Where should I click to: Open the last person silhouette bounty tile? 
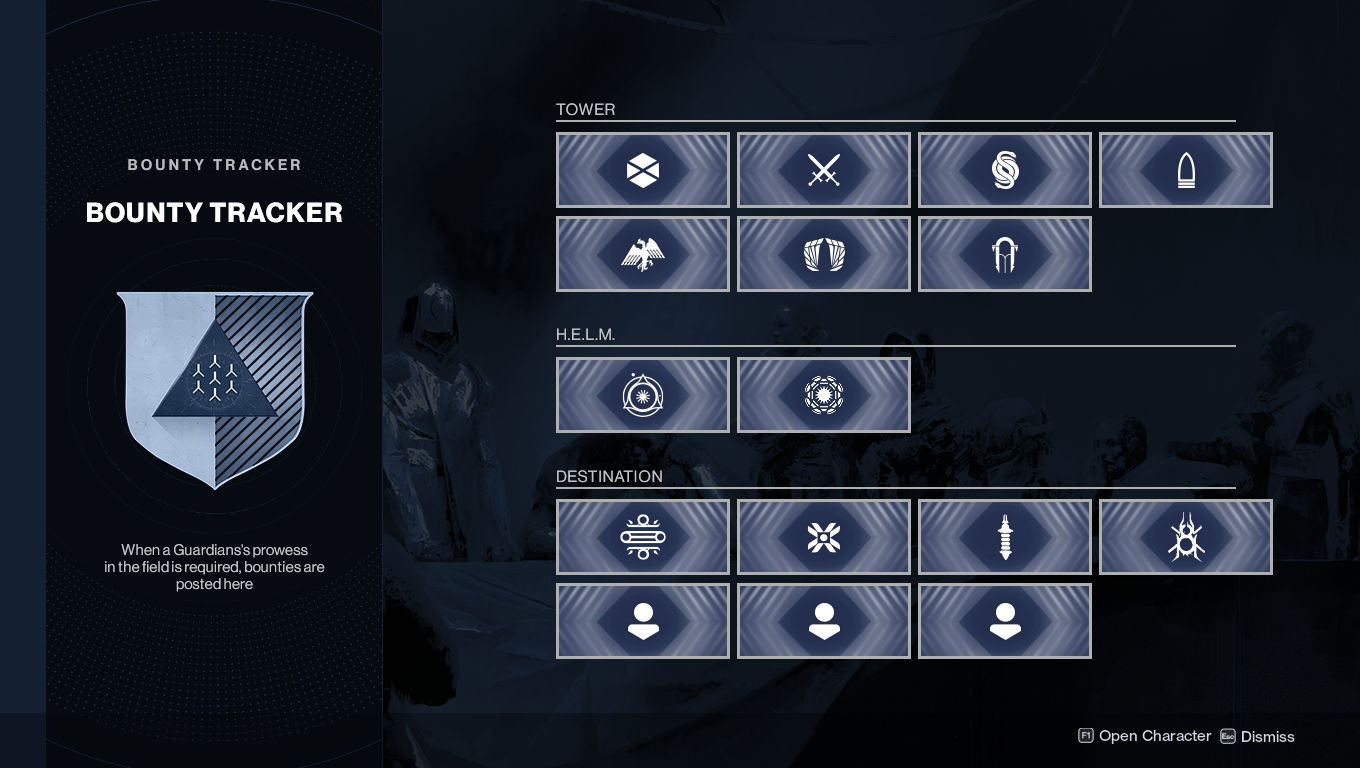(x=1005, y=621)
